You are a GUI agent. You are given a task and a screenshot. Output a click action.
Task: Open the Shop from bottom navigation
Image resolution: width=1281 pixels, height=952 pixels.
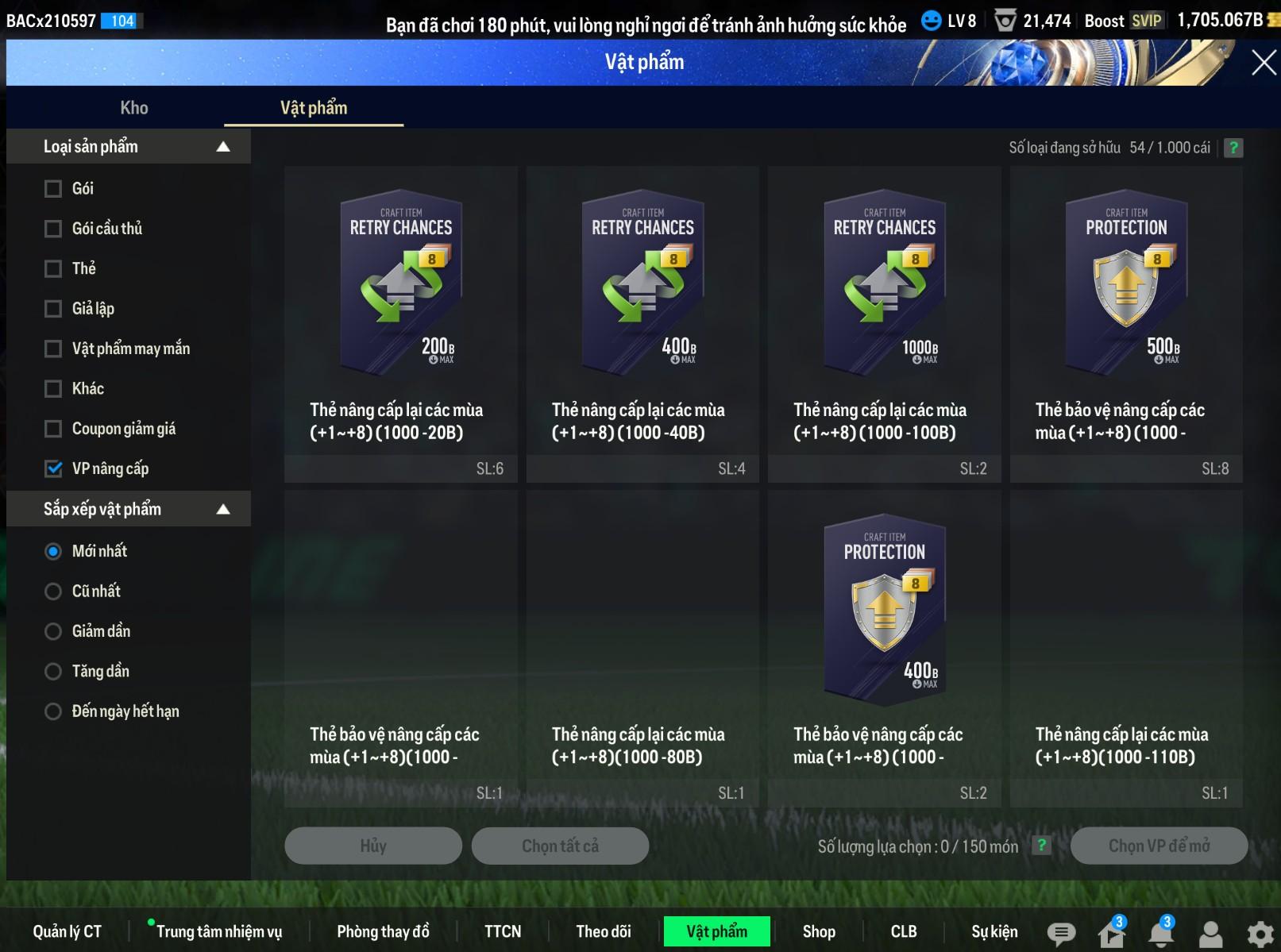click(819, 931)
